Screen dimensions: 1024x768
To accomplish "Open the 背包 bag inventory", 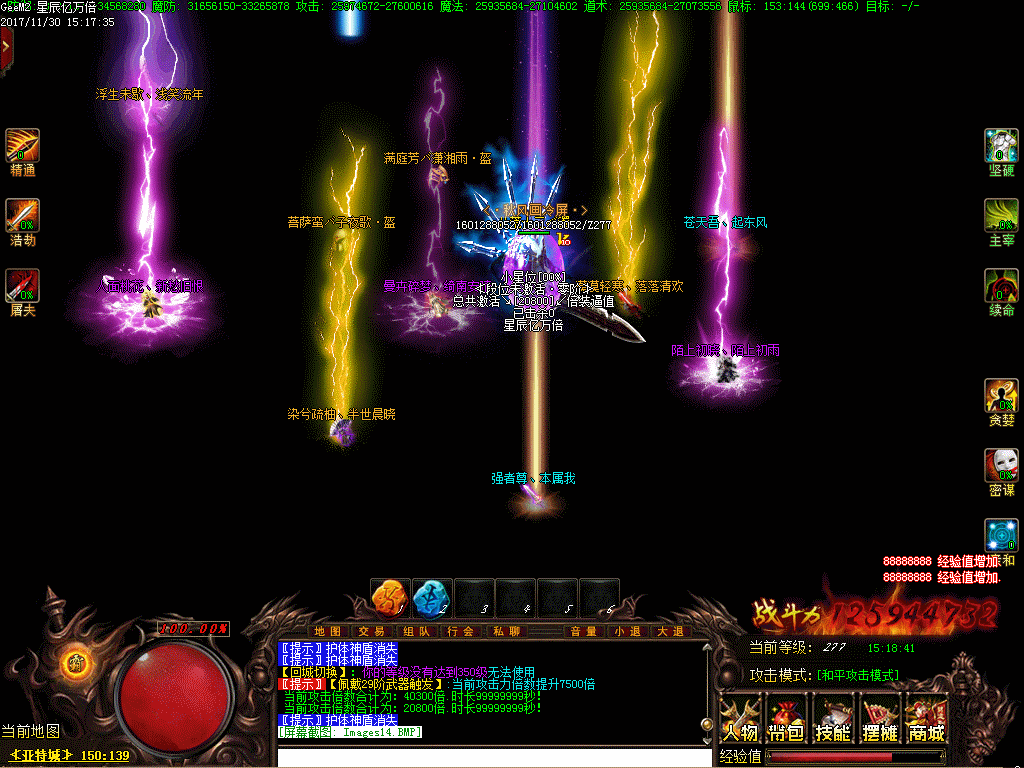I will [x=786, y=721].
